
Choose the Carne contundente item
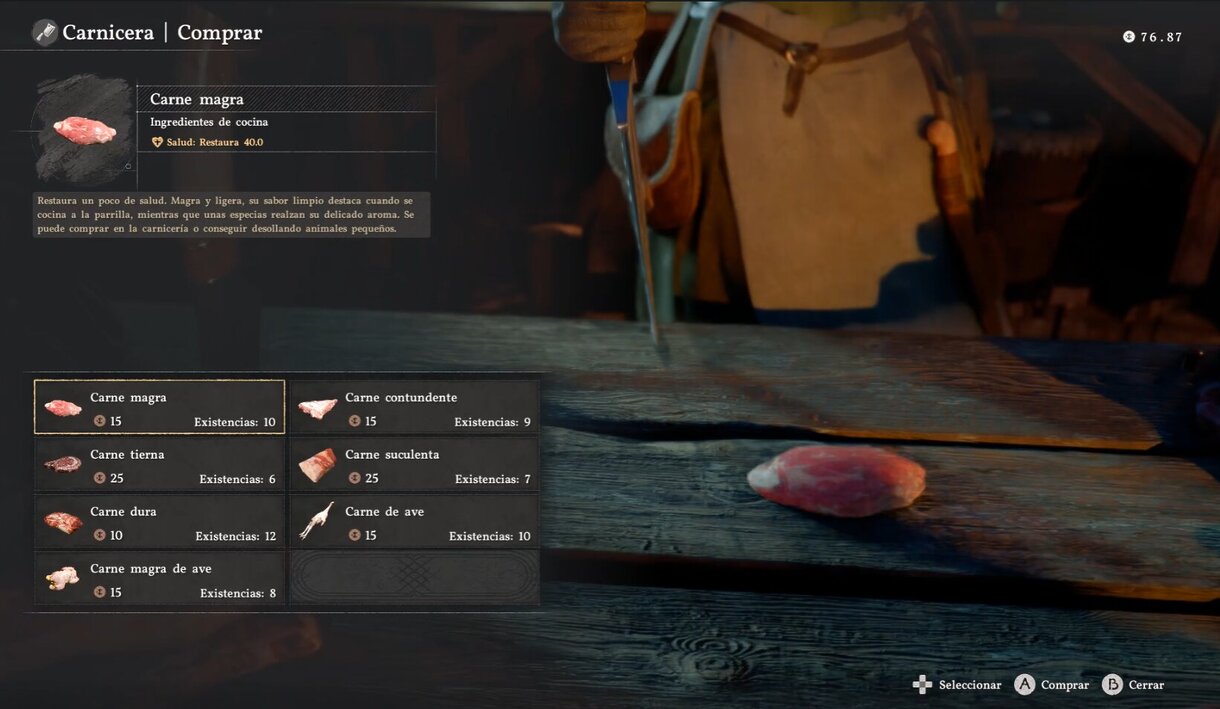pyautogui.click(x=414, y=407)
